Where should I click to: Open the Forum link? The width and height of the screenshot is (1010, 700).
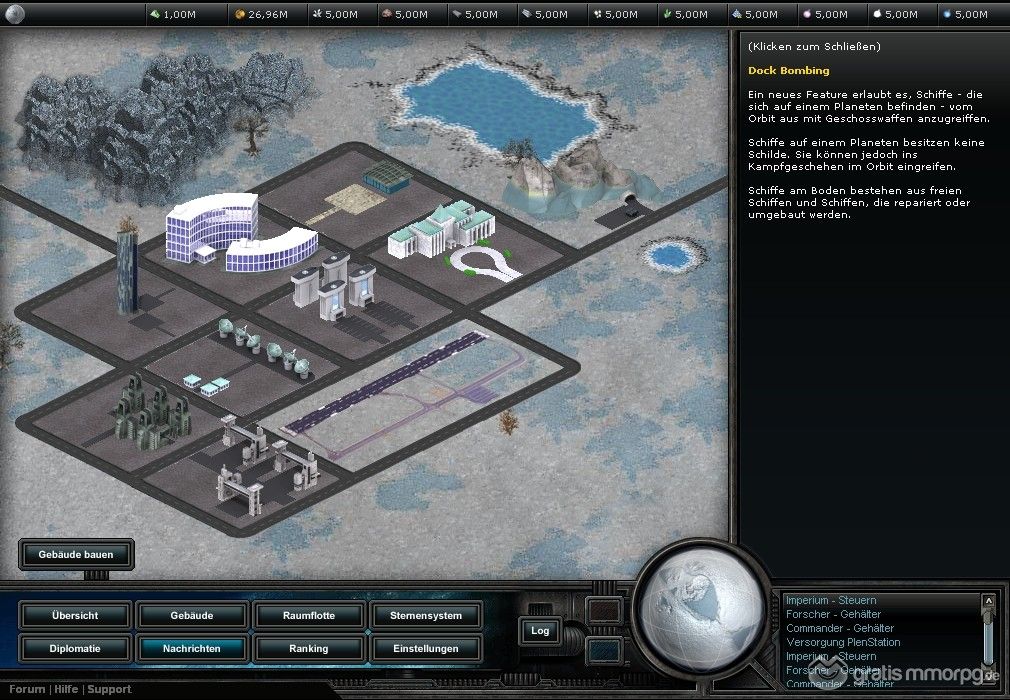tap(28, 689)
